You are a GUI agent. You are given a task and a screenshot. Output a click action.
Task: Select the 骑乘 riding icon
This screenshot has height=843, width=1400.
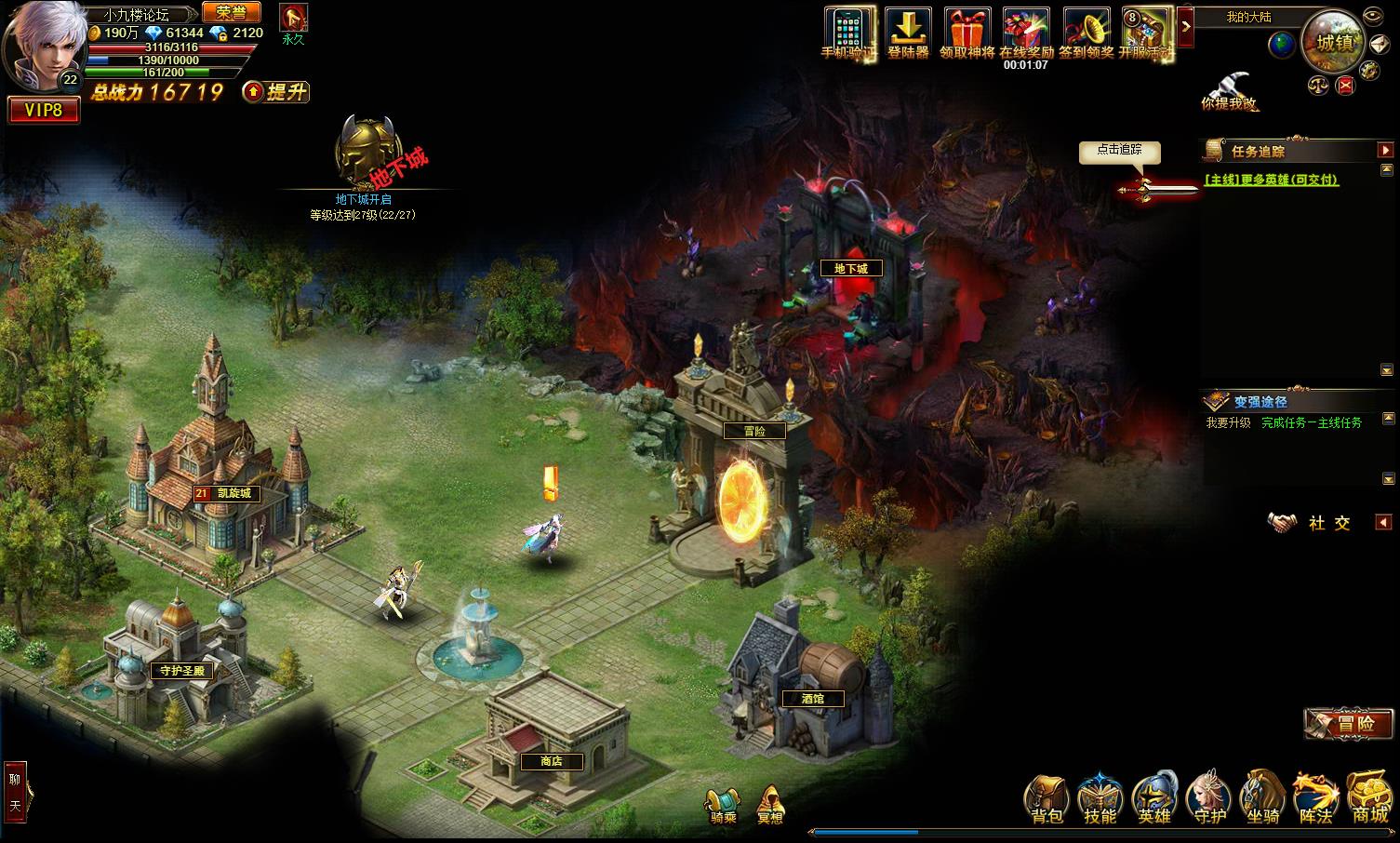pyautogui.click(x=722, y=805)
